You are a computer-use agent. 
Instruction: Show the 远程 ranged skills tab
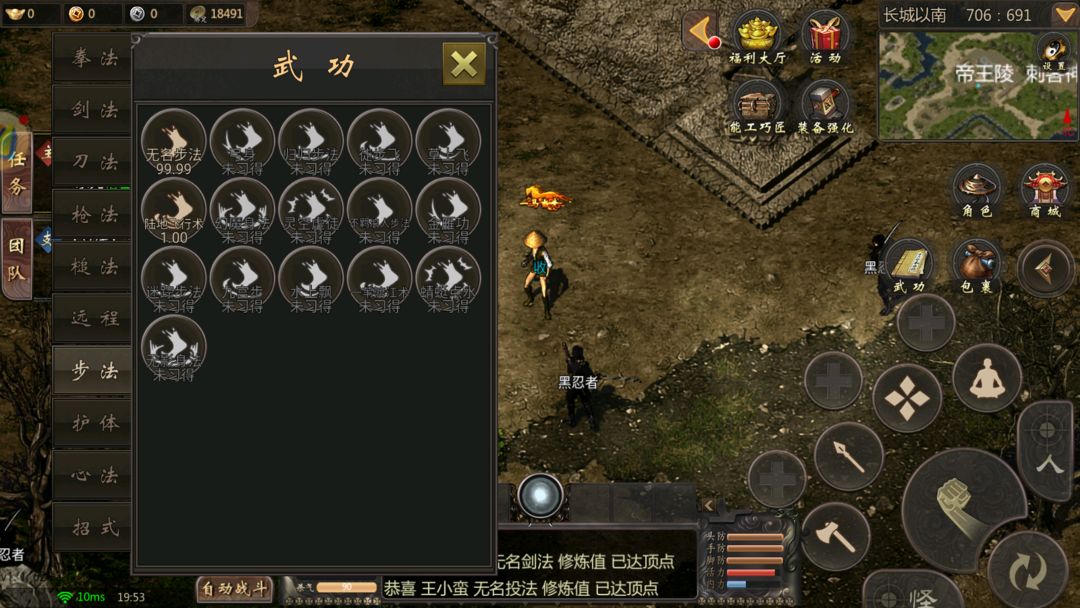[x=94, y=318]
